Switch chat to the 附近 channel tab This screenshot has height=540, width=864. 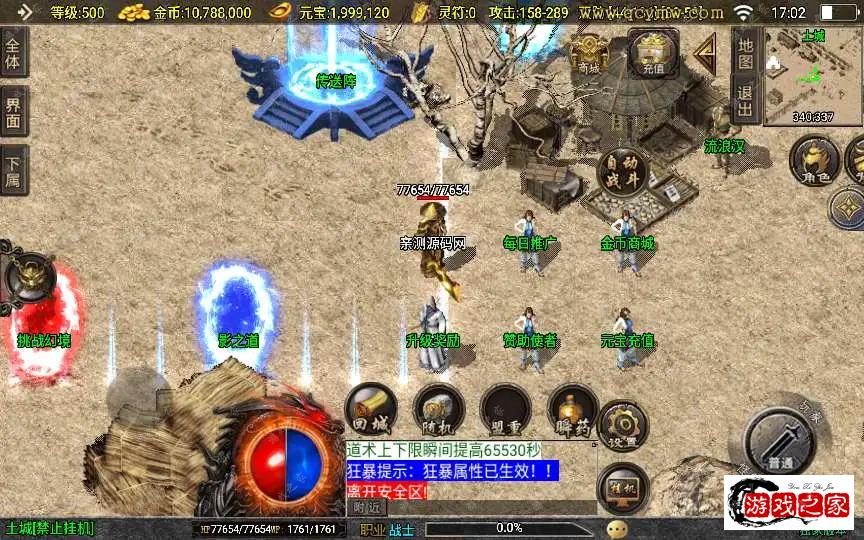point(367,508)
